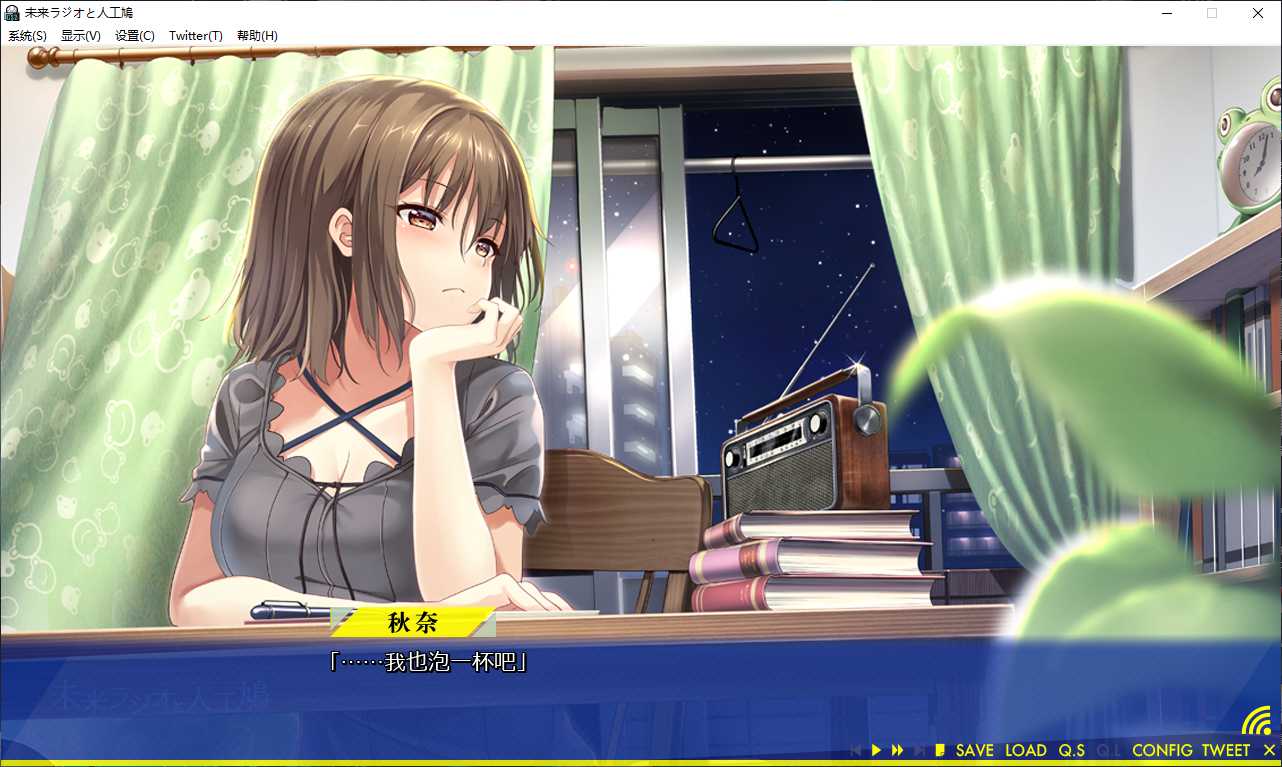Viewport: 1282px width, 767px height.
Task: Open the 帮助(H) menu
Action: pyautogui.click(x=257, y=36)
